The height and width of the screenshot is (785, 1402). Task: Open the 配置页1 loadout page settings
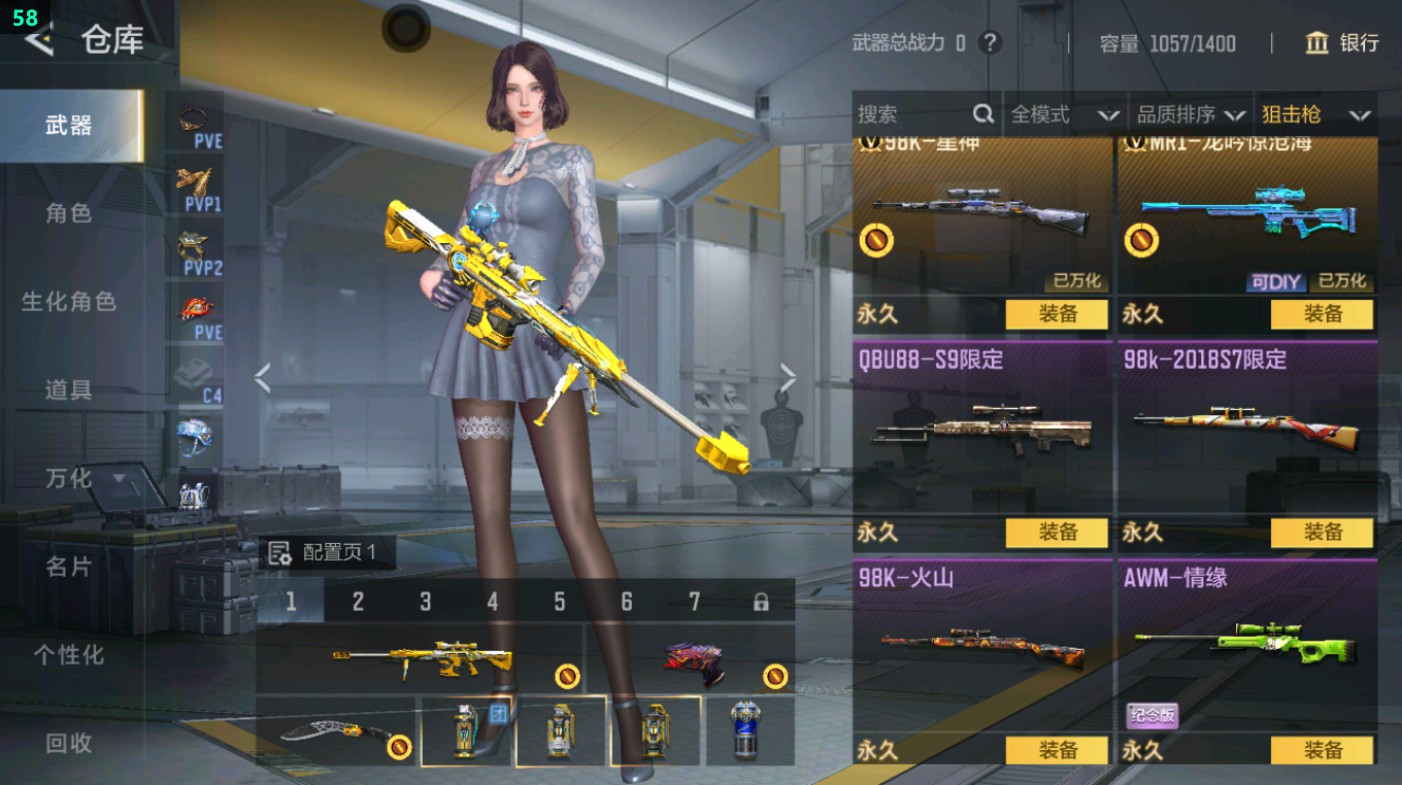pos(325,553)
